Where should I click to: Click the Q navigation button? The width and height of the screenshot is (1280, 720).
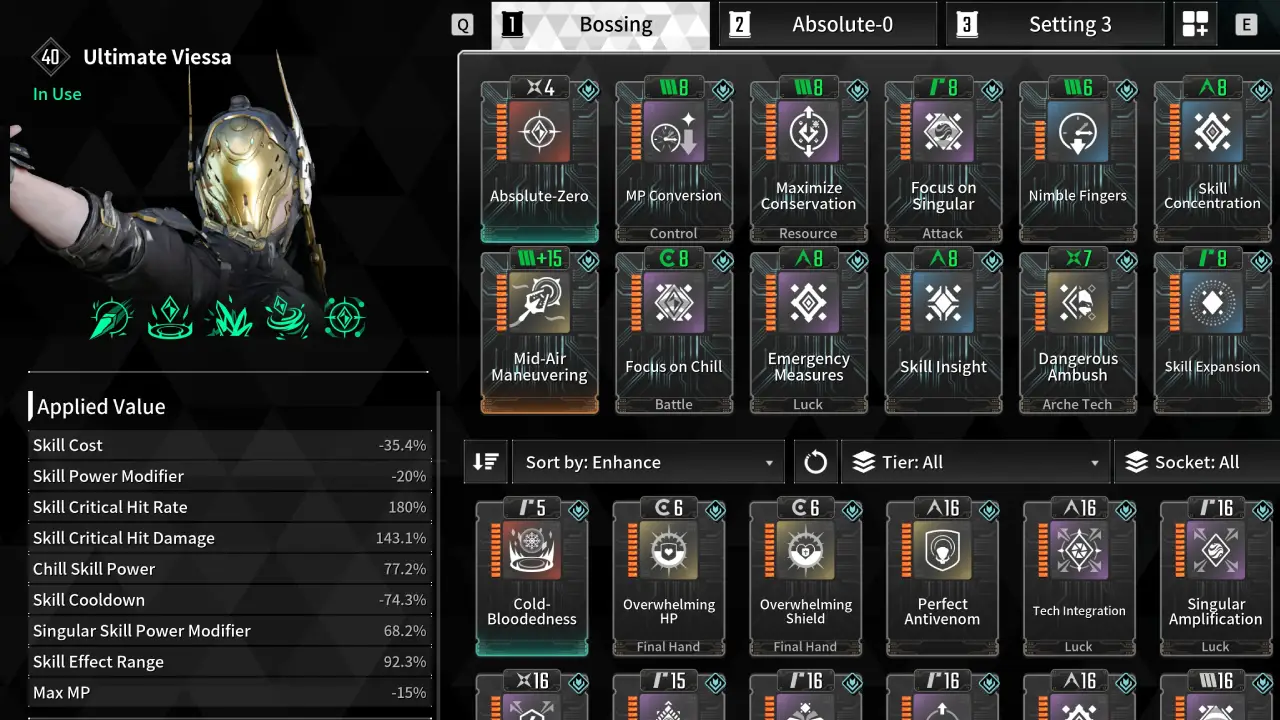pos(461,23)
